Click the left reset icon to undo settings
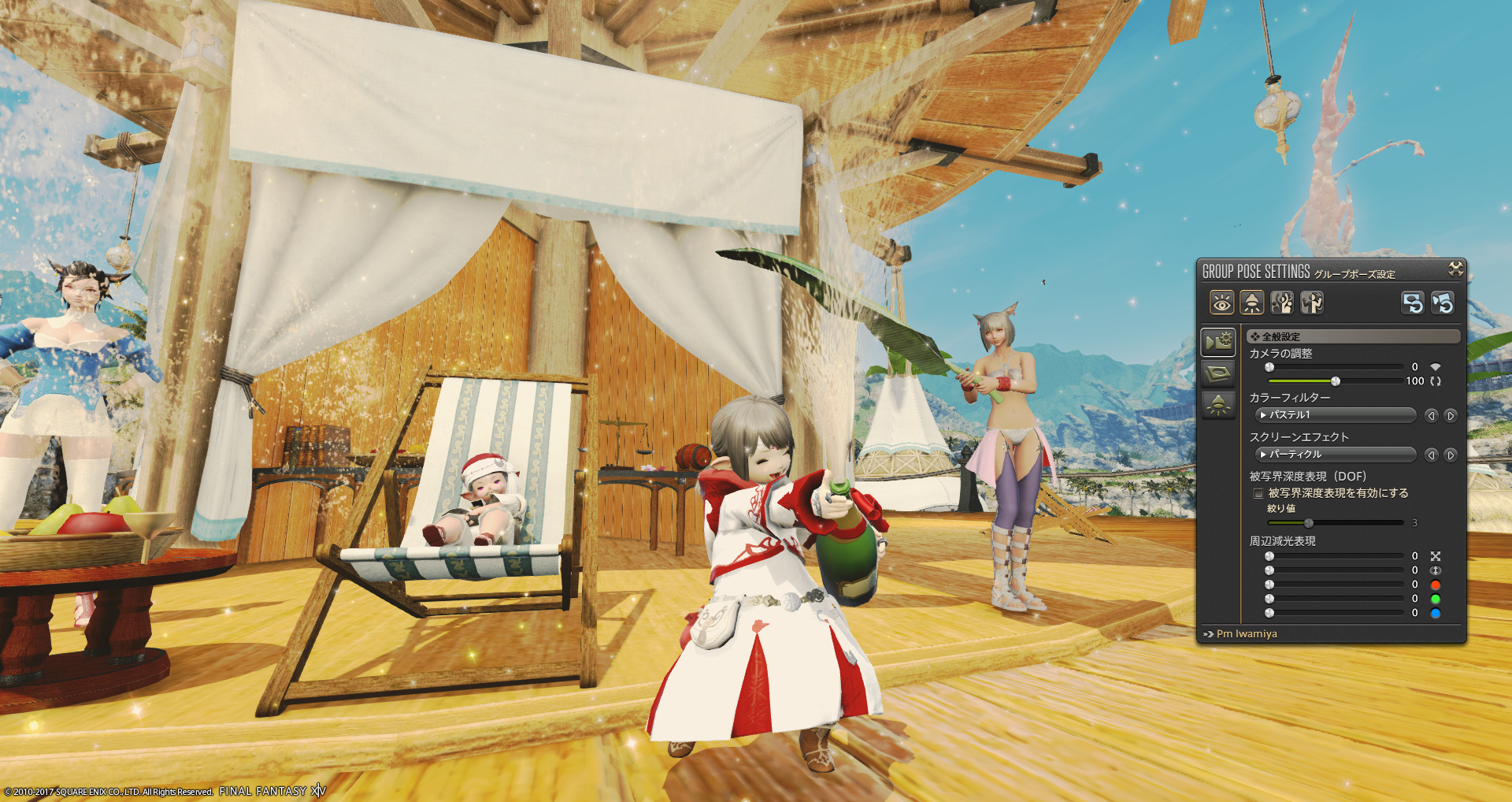The width and height of the screenshot is (1512, 802). (x=1414, y=303)
